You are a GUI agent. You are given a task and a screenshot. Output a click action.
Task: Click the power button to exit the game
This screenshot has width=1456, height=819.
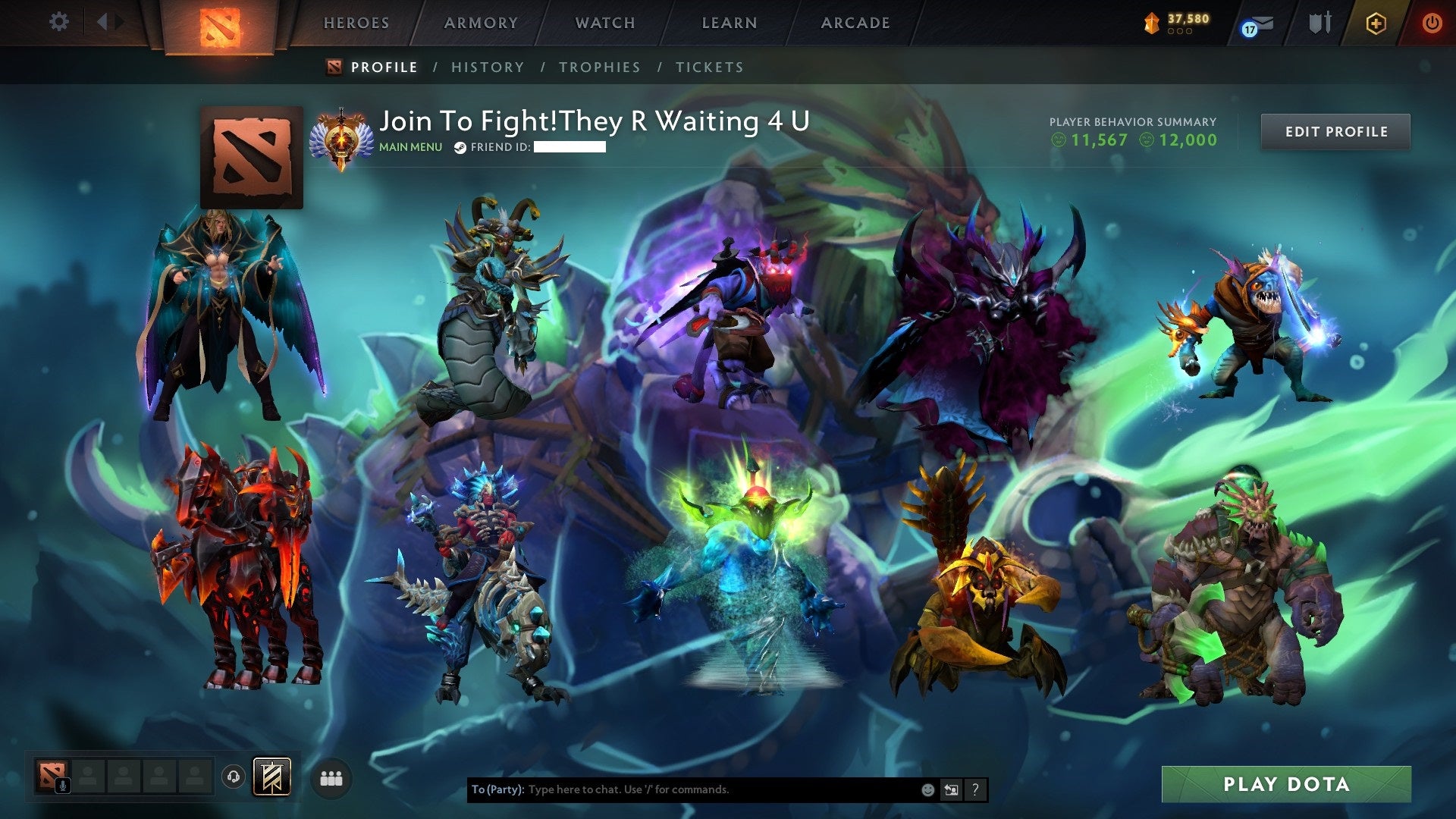coord(1433,23)
